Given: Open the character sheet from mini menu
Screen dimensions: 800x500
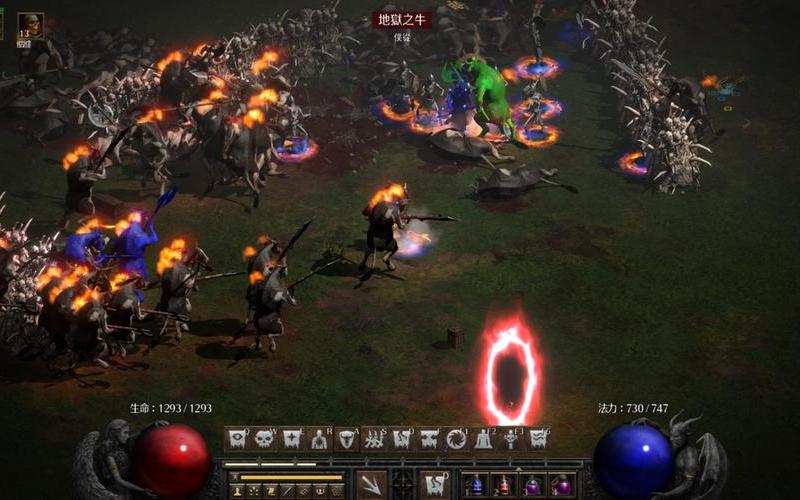Looking at the screenshot, I should 237,491.
